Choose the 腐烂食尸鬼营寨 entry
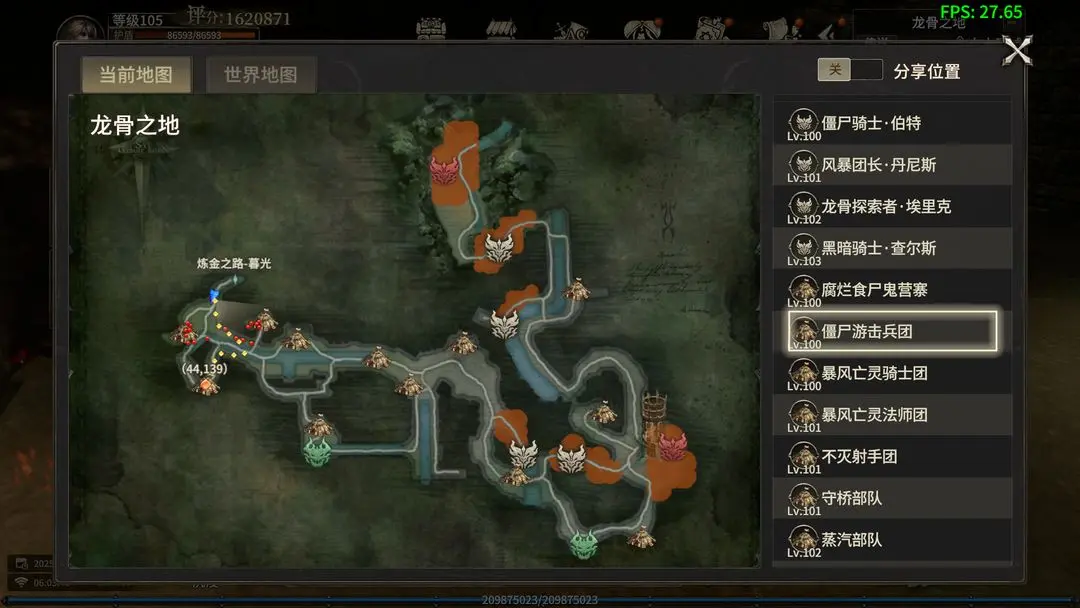This screenshot has height=608, width=1080. tap(892, 290)
